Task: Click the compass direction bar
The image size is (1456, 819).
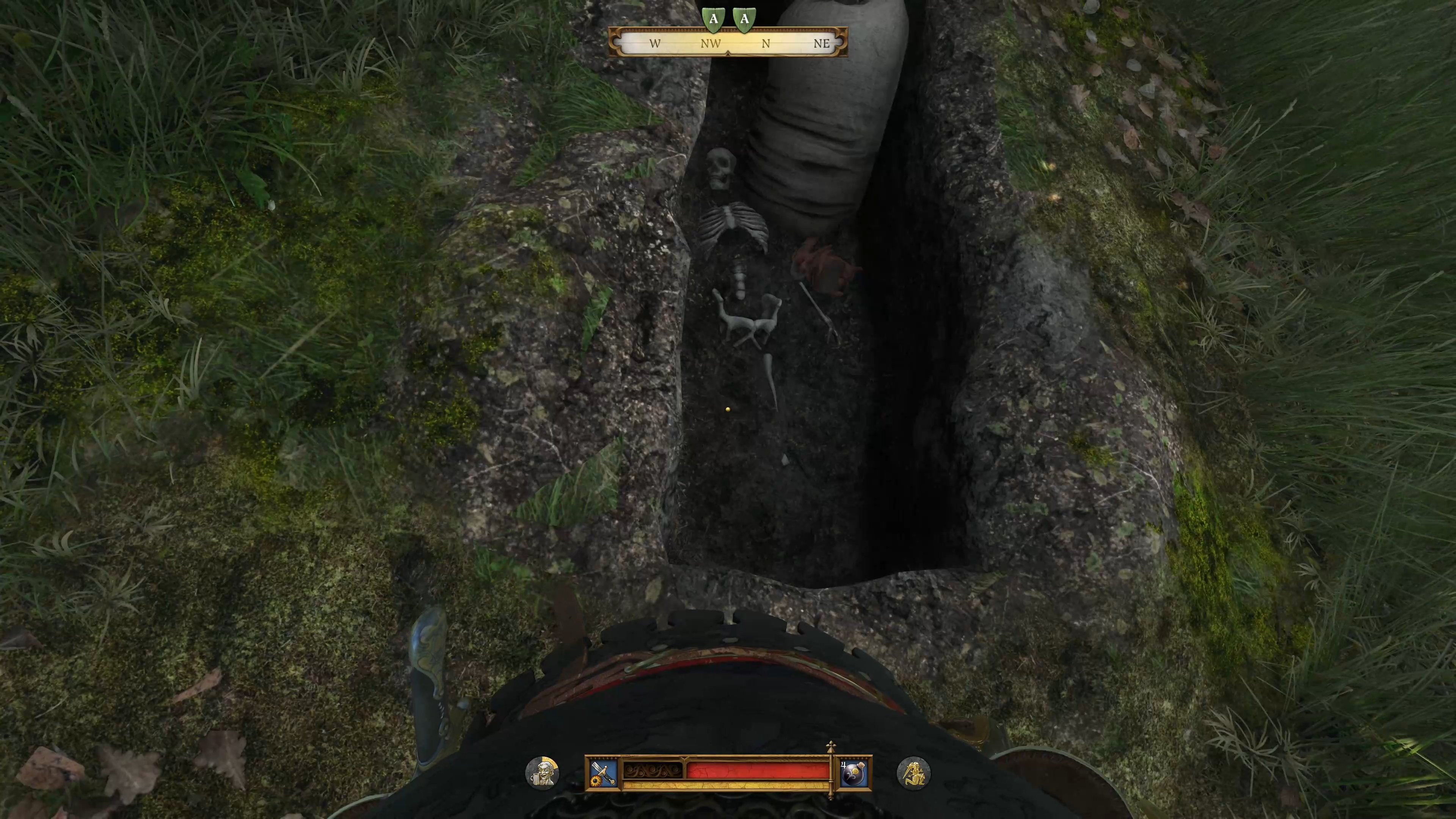Action: [728, 42]
